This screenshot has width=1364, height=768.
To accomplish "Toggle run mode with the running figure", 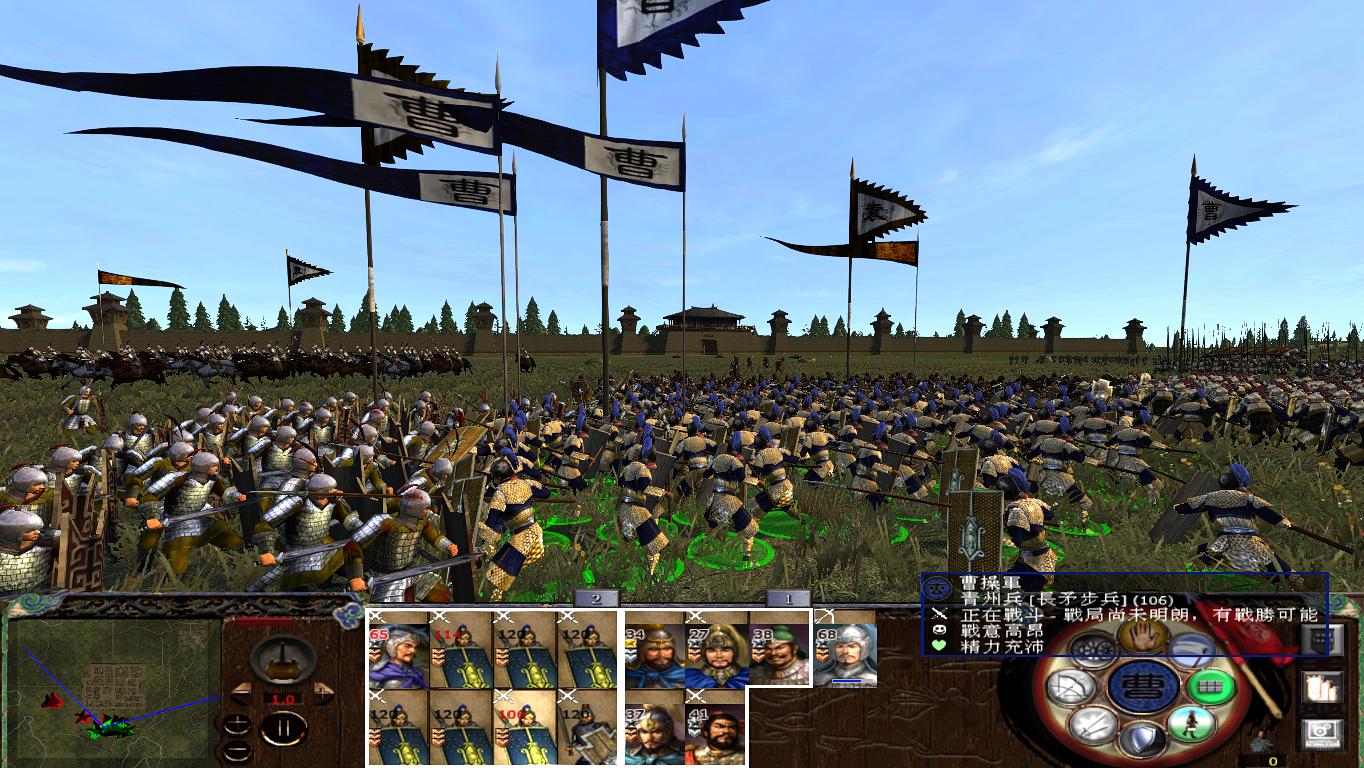I will click(1193, 725).
